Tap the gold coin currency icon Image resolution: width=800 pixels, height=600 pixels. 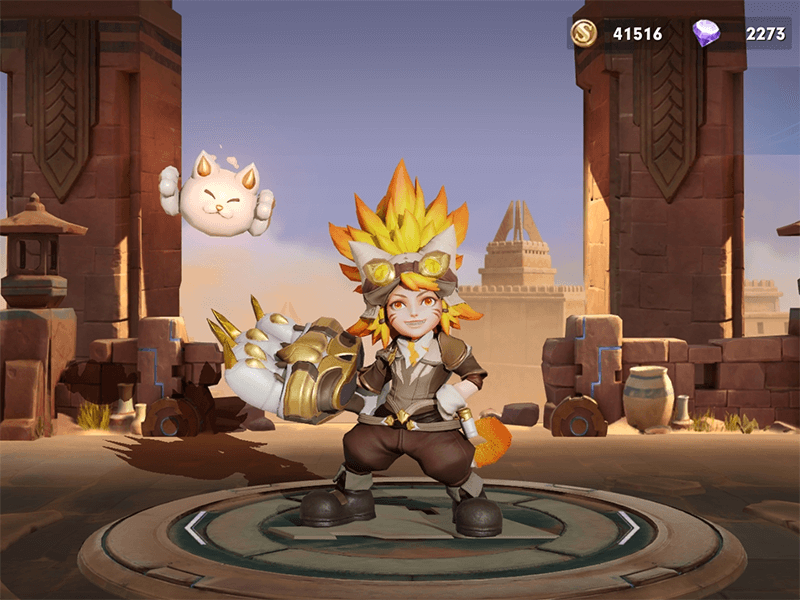(584, 34)
